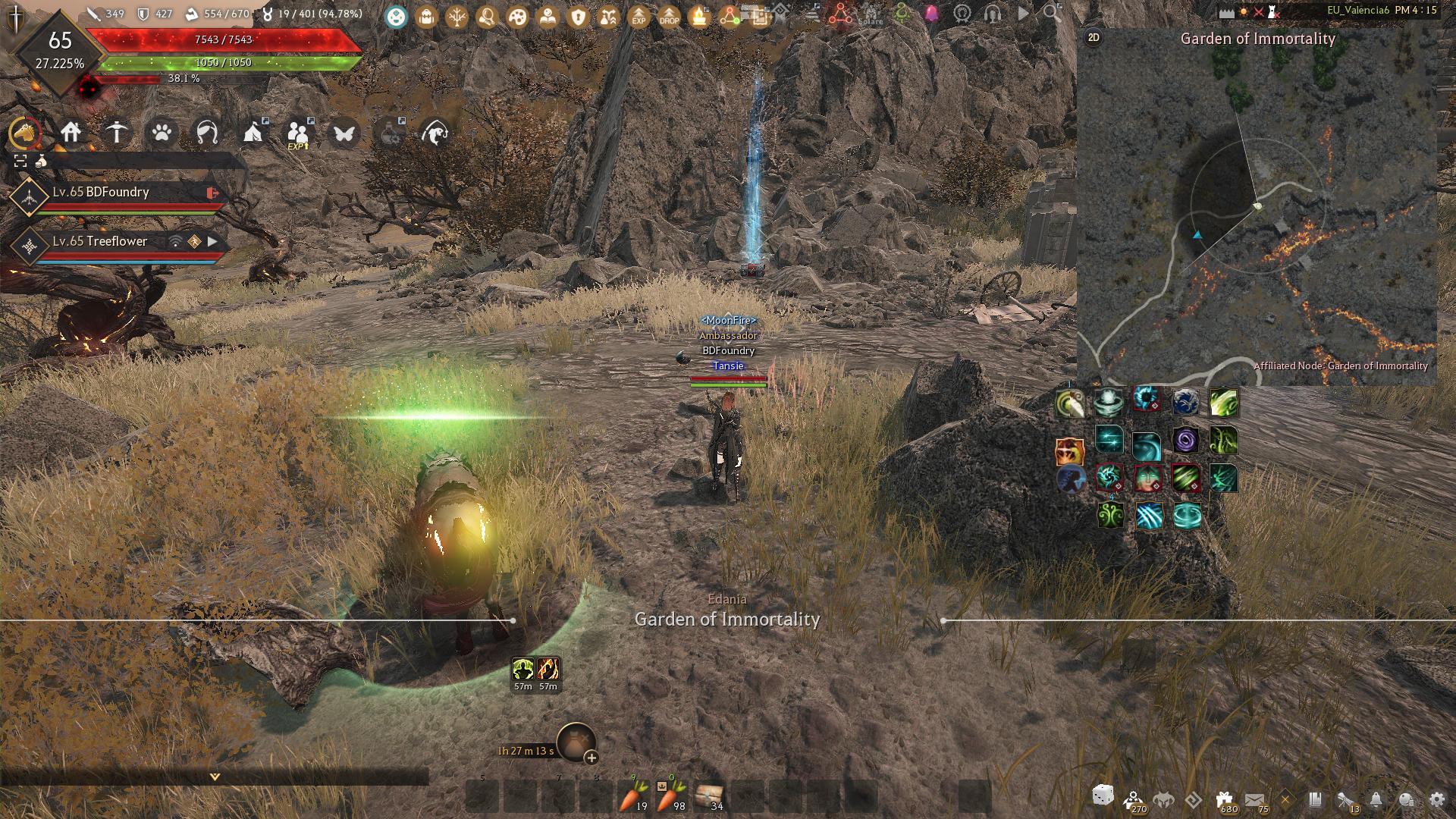Image resolution: width=1456 pixels, height=819 pixels.
Task: Roll the white dice icon
Action: (1103, 796)
